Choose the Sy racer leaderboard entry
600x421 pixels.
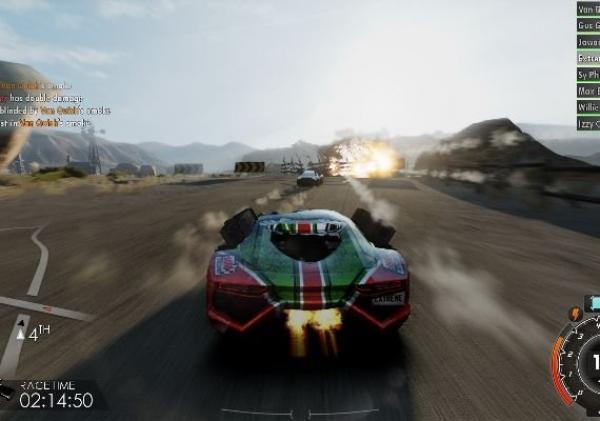(588, 74)
